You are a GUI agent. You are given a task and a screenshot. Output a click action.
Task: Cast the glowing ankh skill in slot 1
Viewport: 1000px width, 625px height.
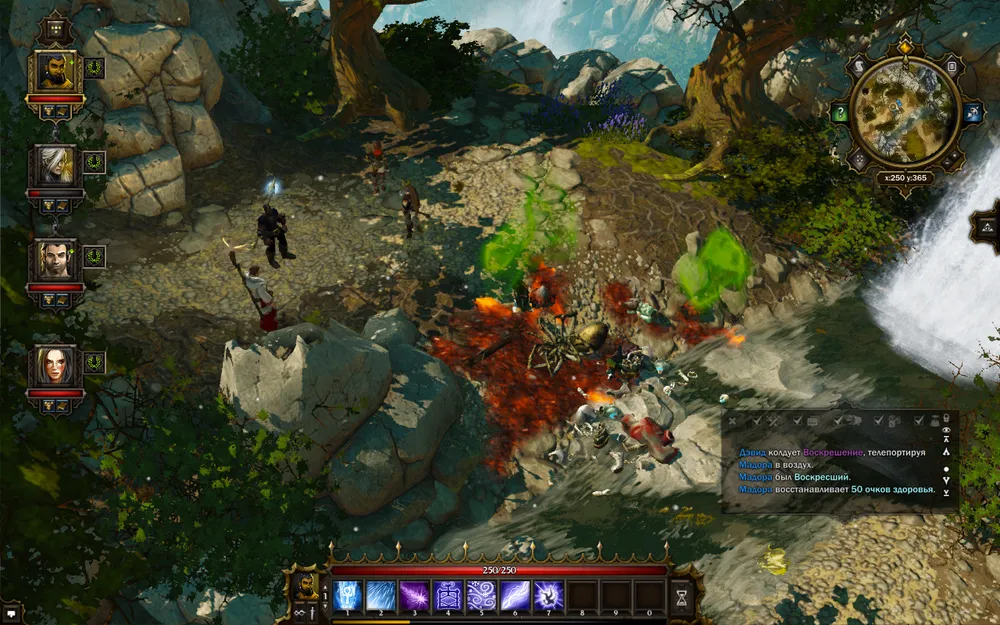click(x=347, y=596)
